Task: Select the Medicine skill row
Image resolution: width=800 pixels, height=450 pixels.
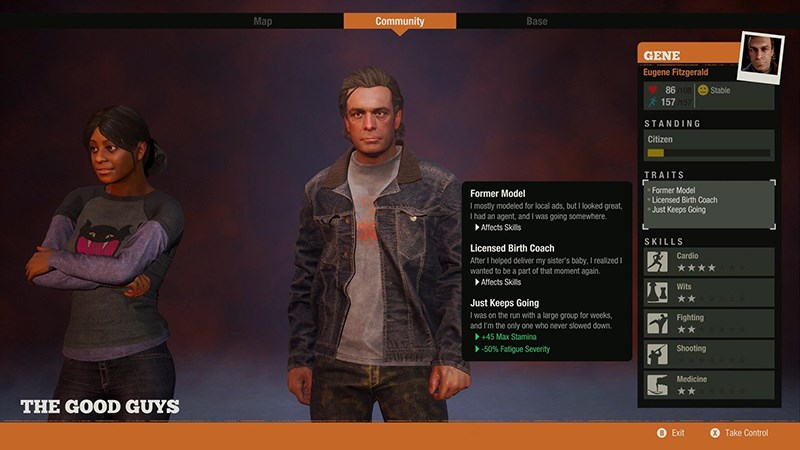Action: point(708,386)
